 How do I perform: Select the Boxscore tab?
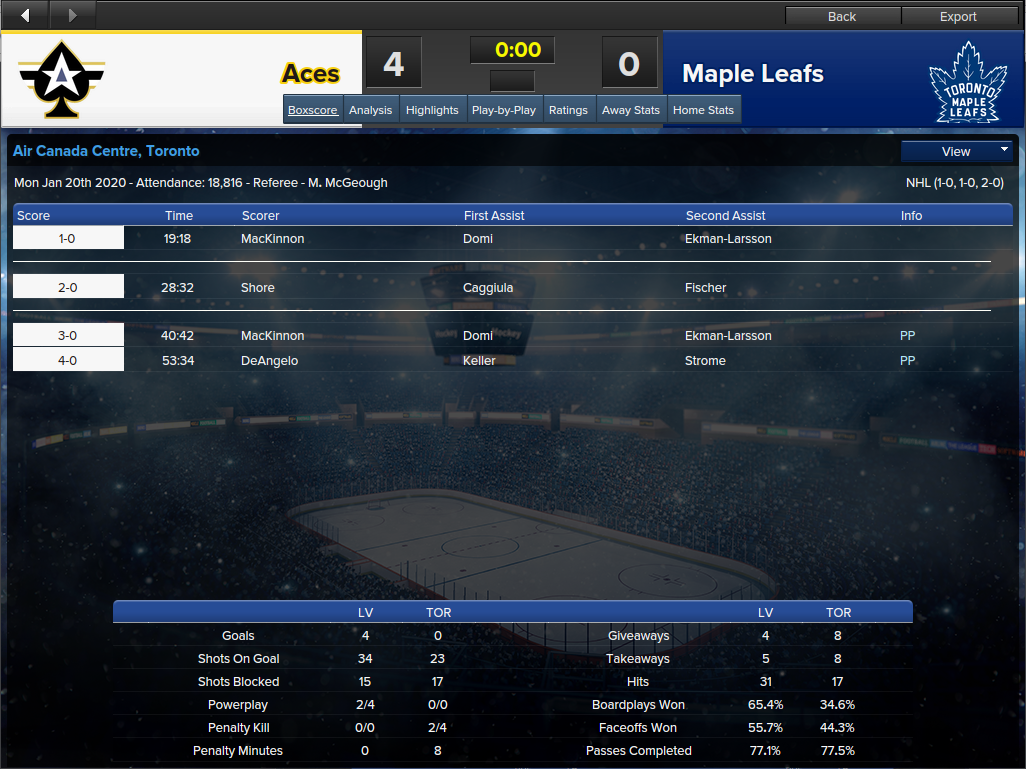click(313, 110)
